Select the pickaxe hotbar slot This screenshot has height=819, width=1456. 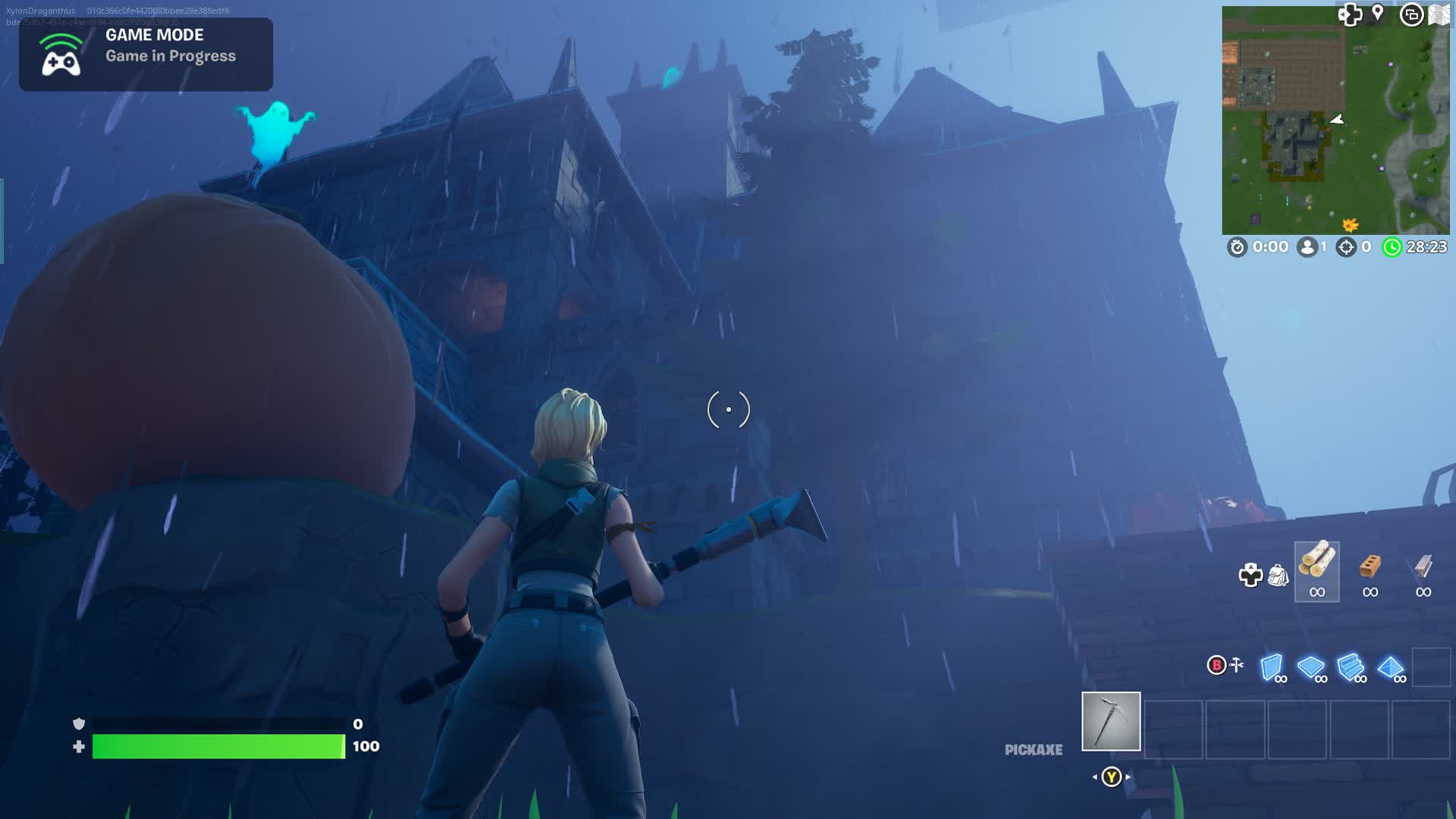tap(1111, 721)
